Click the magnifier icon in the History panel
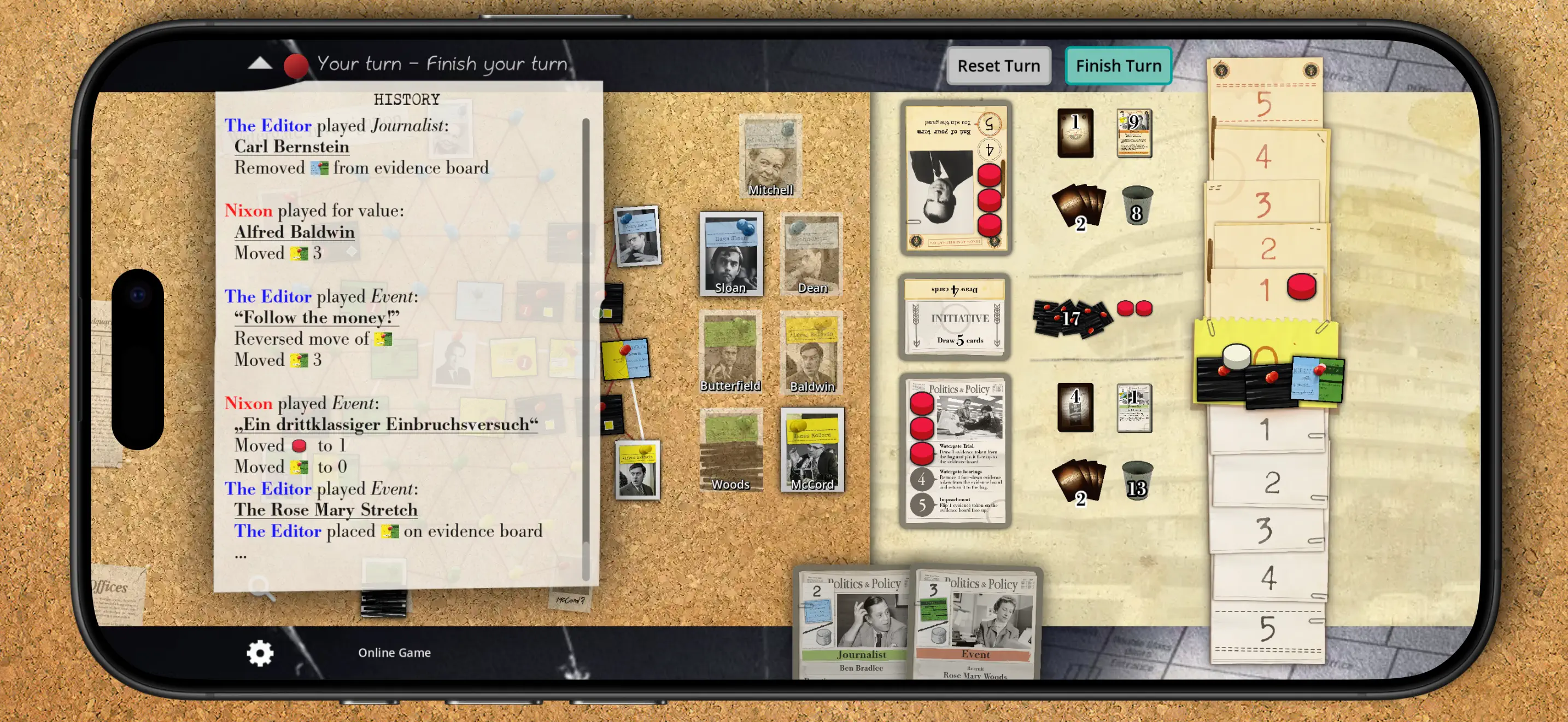Image resolution: width=1568 pixels, height=722 pixels. coord(263,588)
